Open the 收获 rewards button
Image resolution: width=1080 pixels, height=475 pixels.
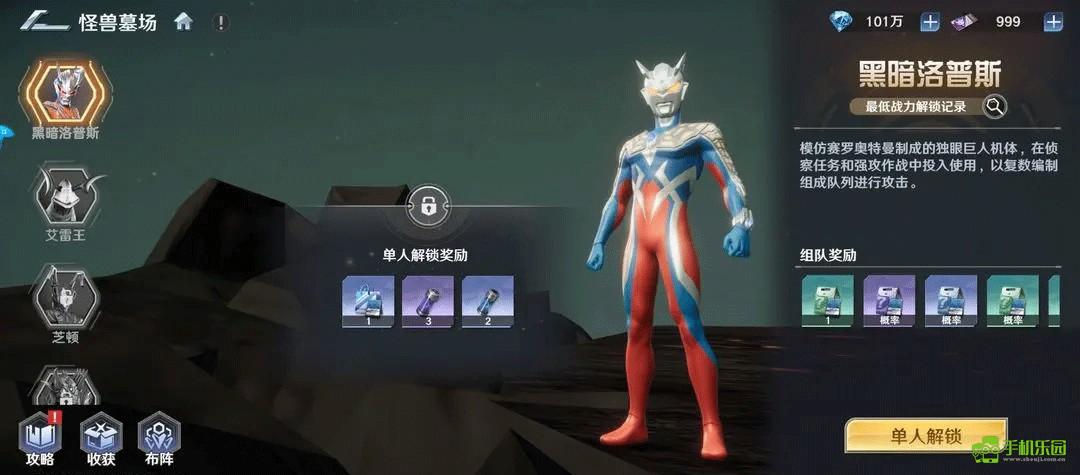click(x=101, y=438)
